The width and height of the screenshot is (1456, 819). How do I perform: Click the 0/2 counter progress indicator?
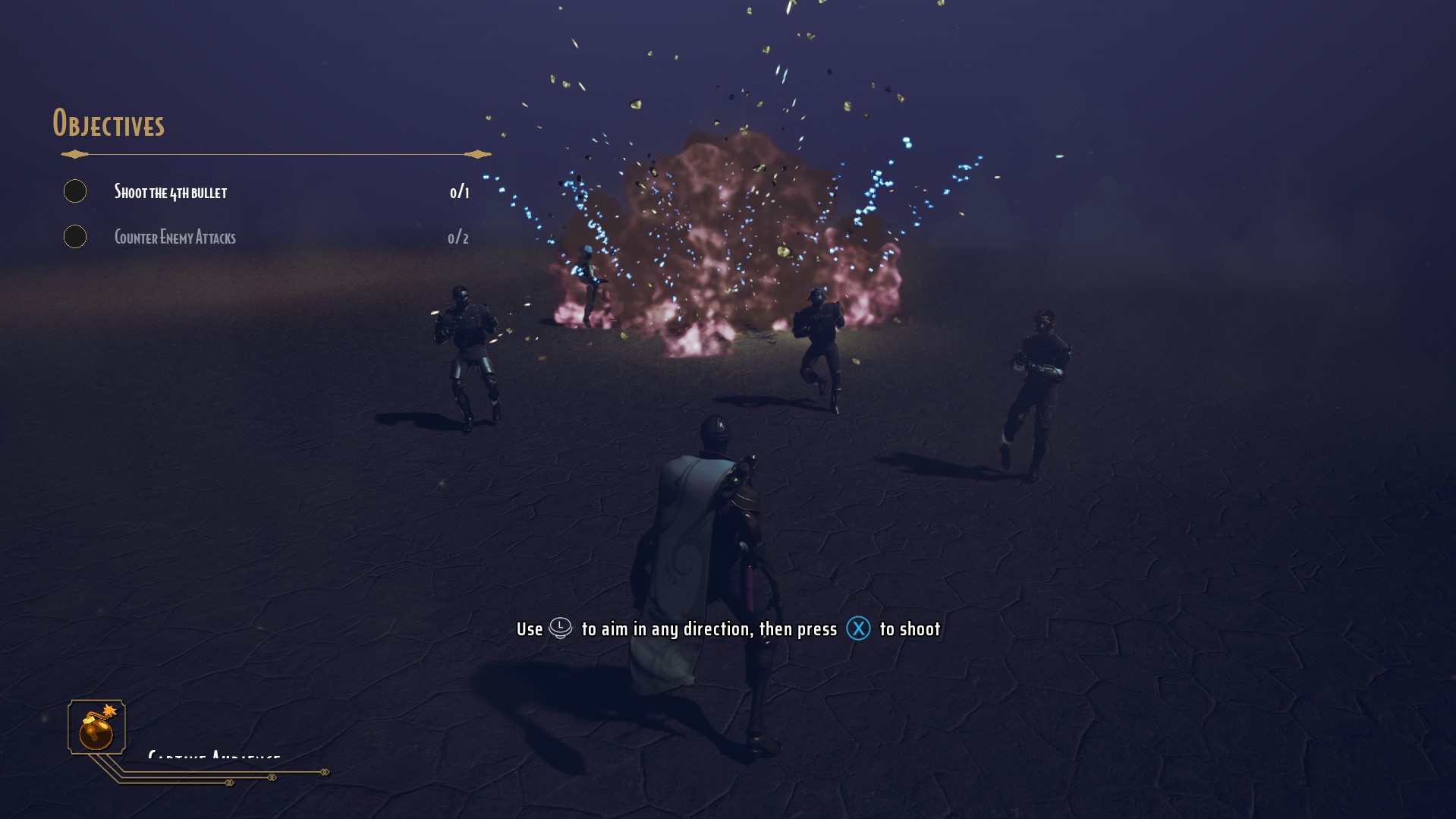[458, 237]
